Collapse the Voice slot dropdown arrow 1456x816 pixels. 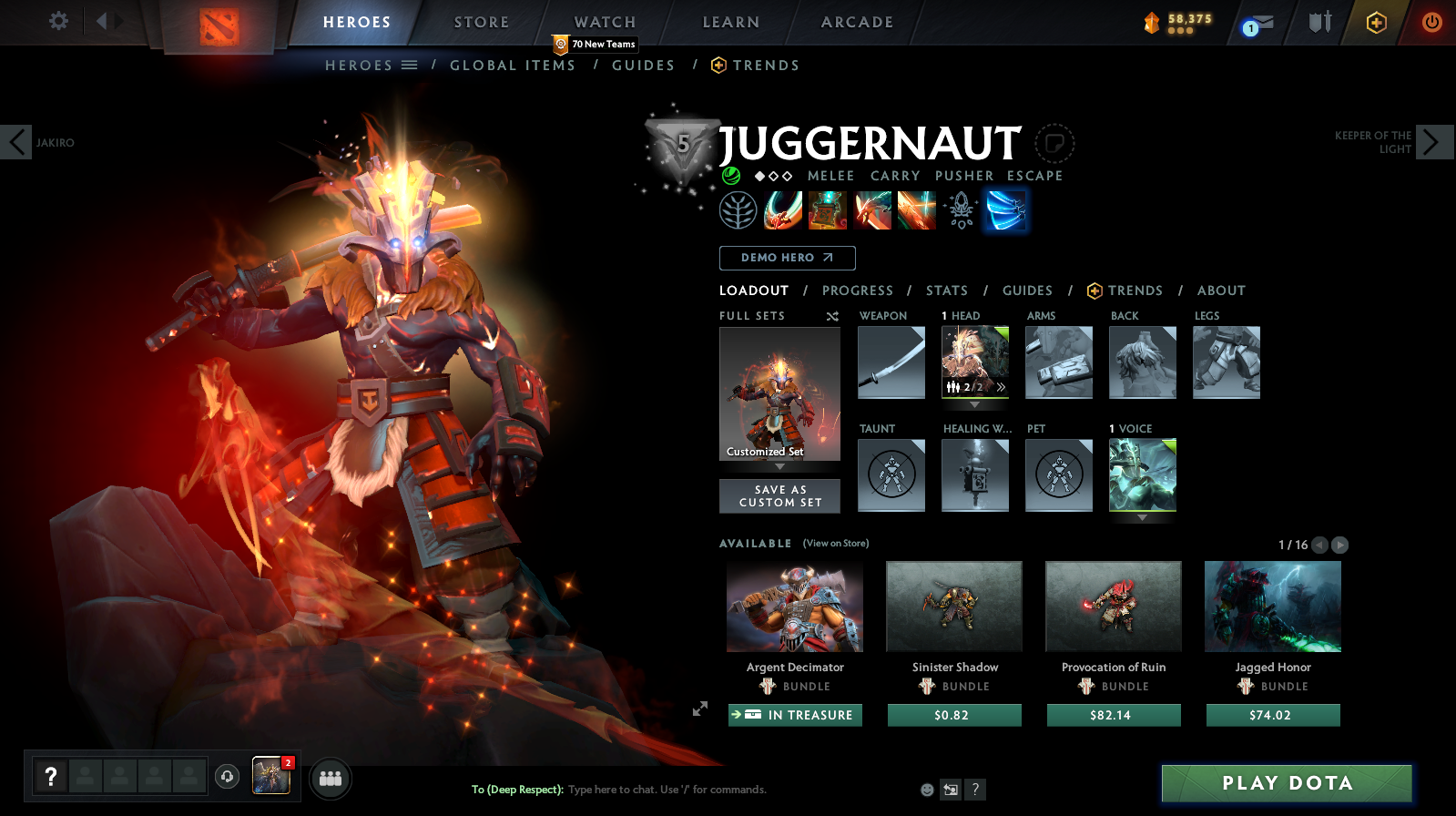pyautogui.click(x=1143, y=519)
